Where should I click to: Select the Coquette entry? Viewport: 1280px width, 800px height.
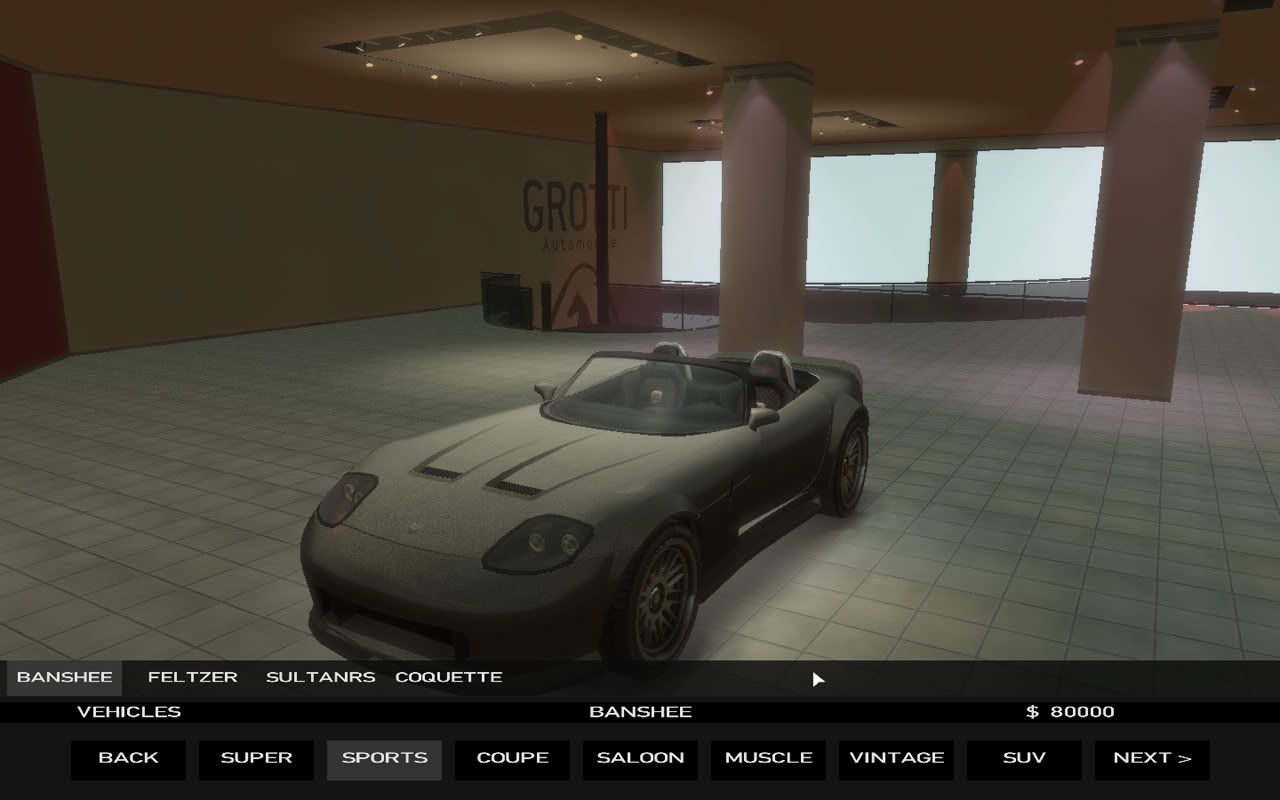(449, 677)
